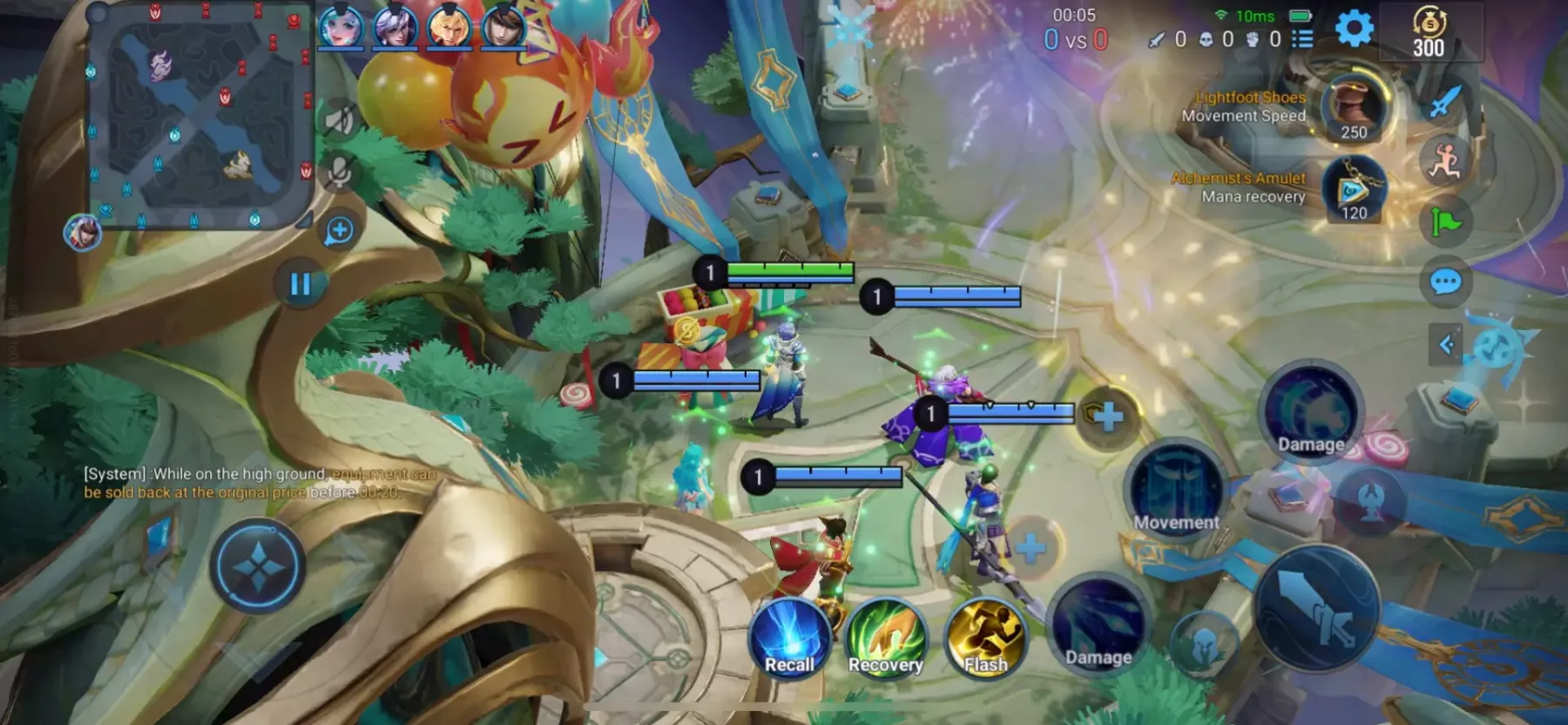Toggle the speaker mute icon
This screenshot has height=725, width=1568.
coord(339,119)
